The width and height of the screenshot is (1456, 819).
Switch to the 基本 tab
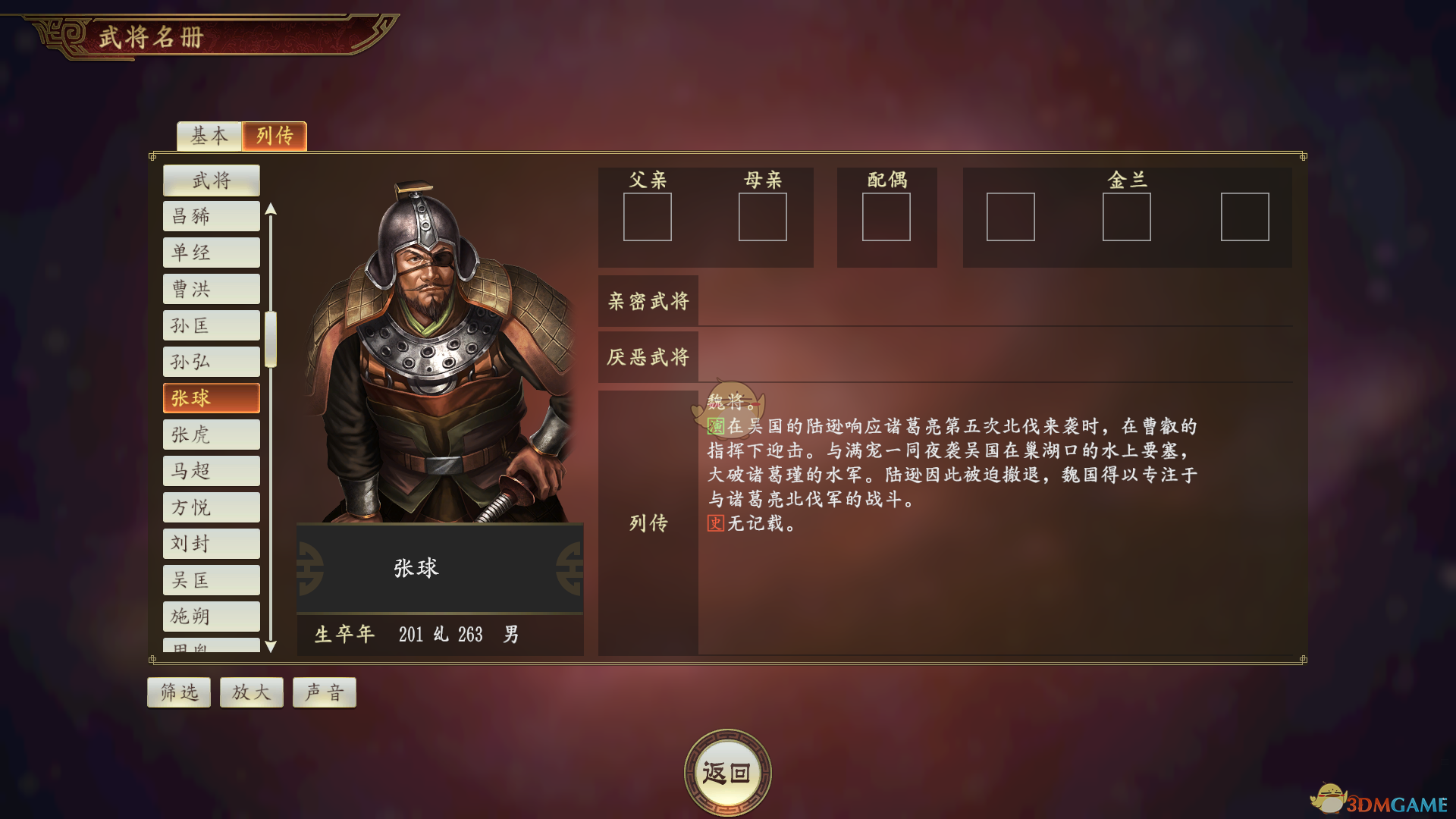pyautogui.click(x=209, y=136)
